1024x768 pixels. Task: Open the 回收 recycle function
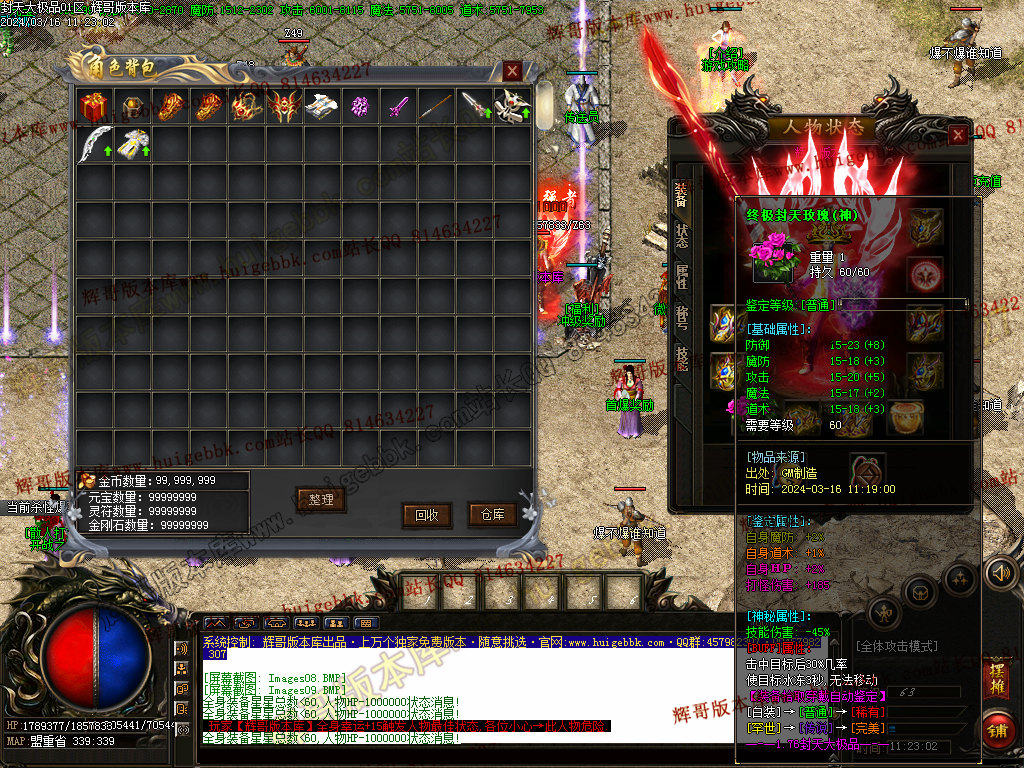[427, 515]
